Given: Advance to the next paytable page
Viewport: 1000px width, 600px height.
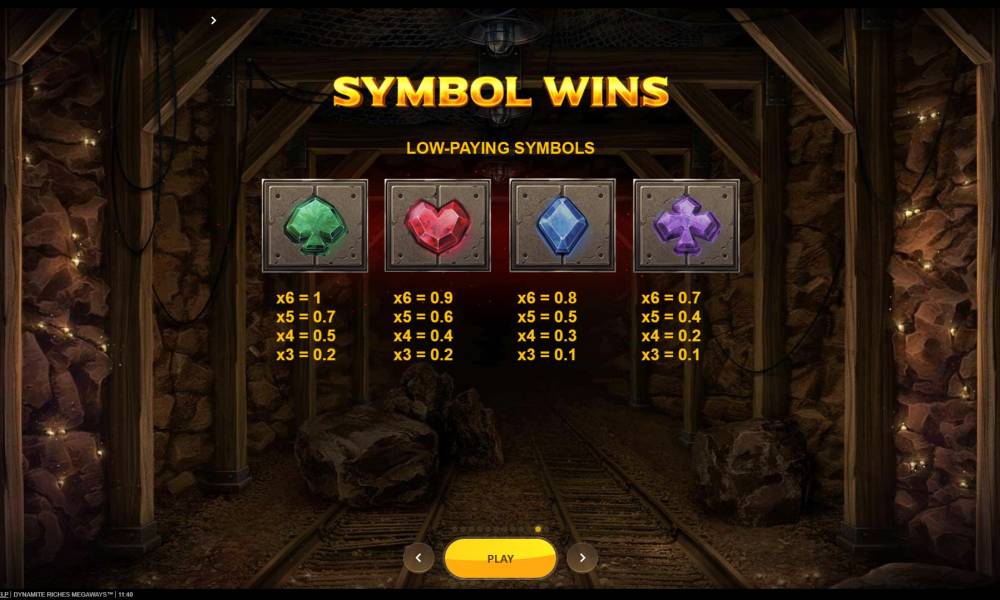Looking at the screenshot, I should pyautogui.click(x=582, y=558).
